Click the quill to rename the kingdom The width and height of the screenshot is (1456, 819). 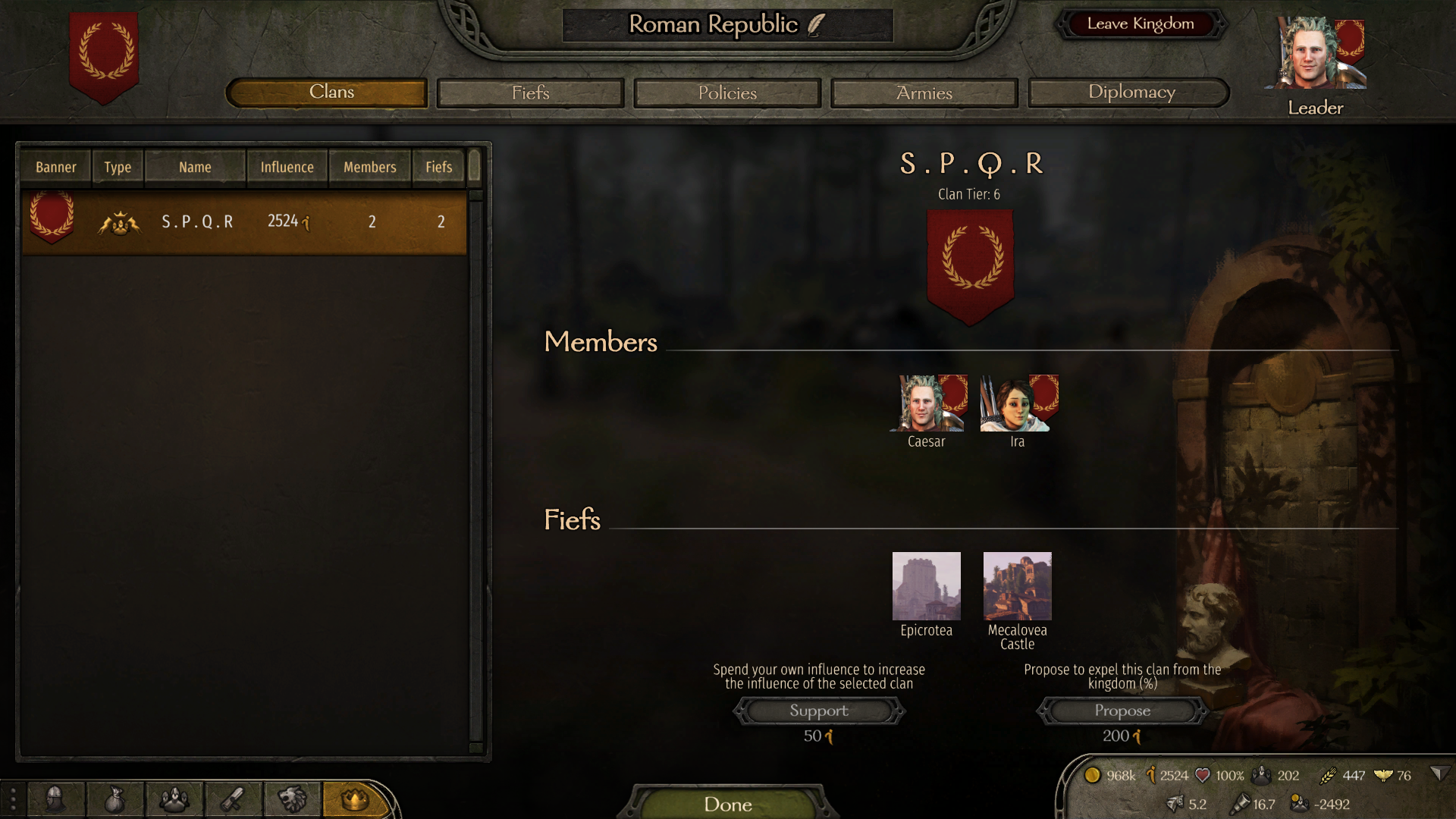pyautogui.click(x=816, y=25)
